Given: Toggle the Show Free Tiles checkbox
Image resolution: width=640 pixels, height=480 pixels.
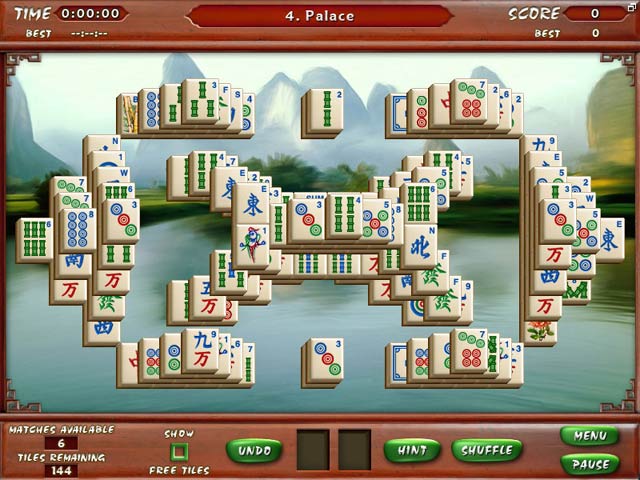Looking at the screenshot, I should pos(179,452).
